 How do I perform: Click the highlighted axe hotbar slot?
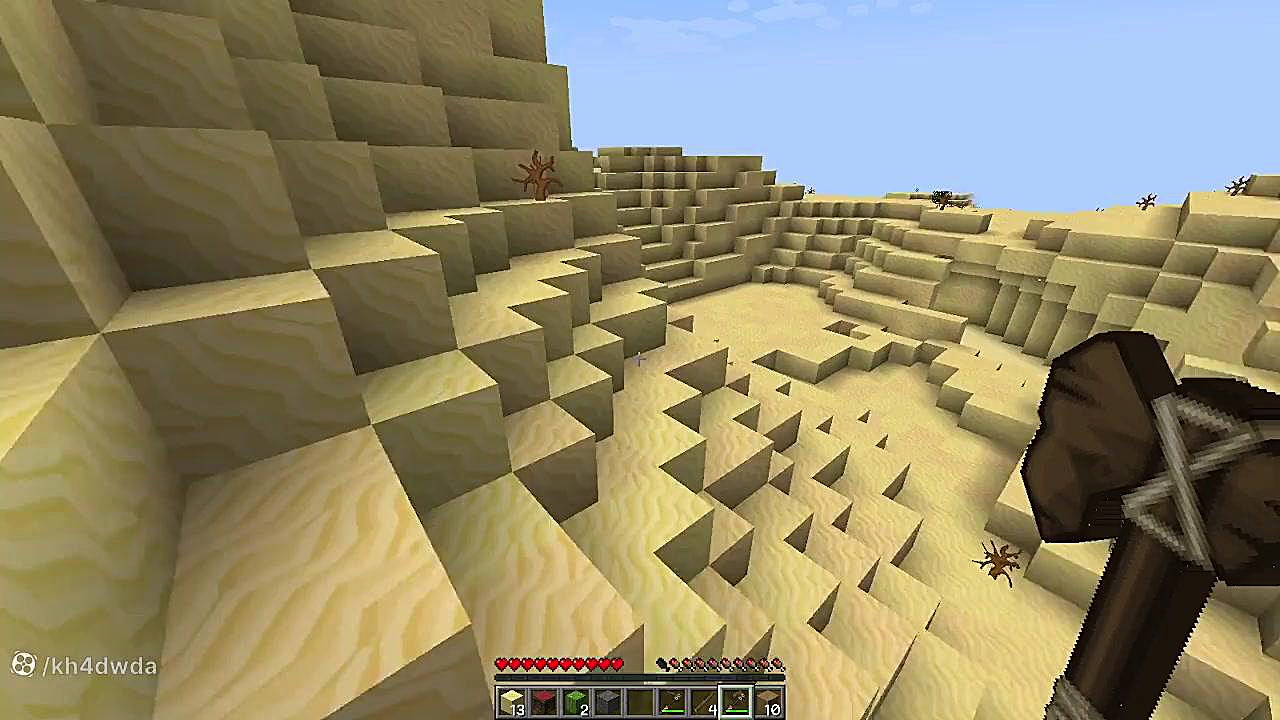[x=736, y=703]
